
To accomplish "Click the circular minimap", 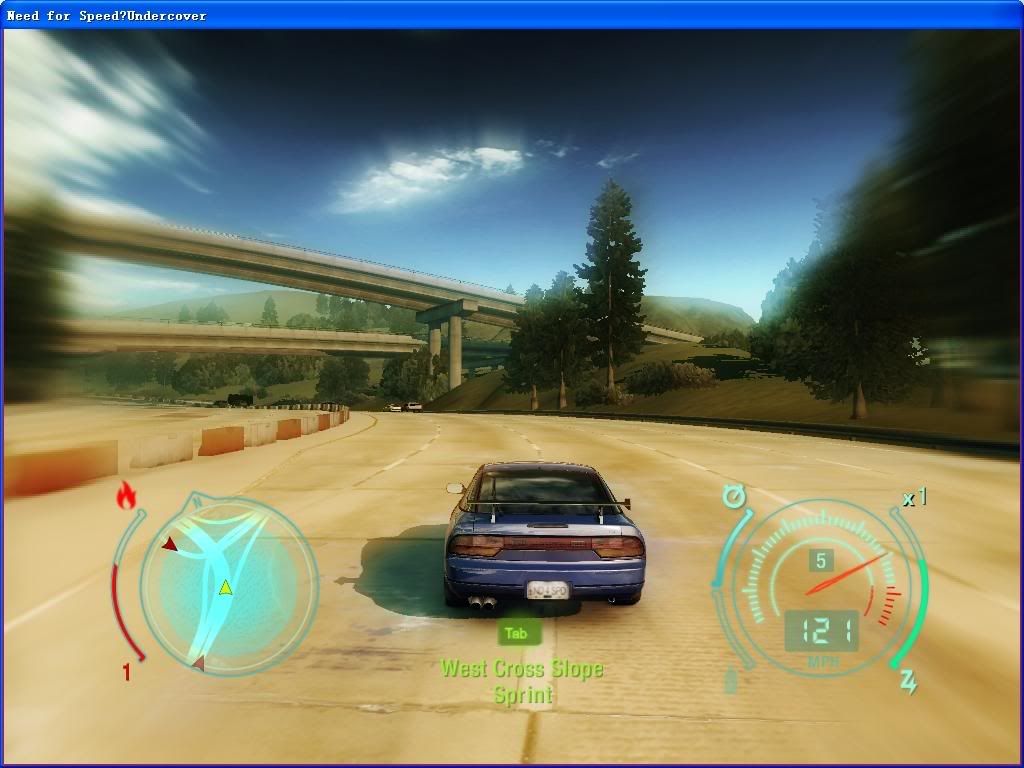I will click(x=228, y=586).
